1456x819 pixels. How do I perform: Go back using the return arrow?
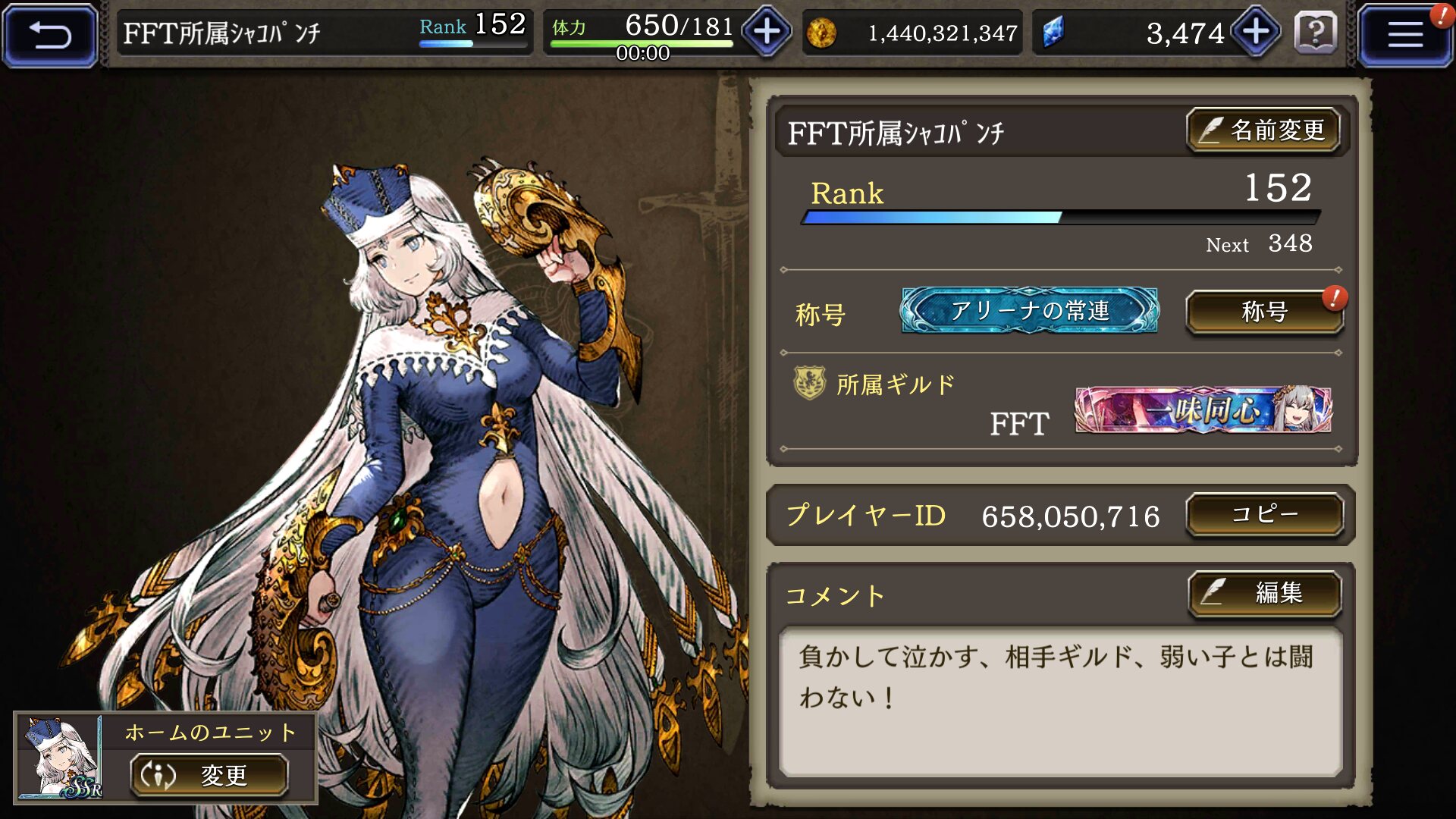coord(50,35)
